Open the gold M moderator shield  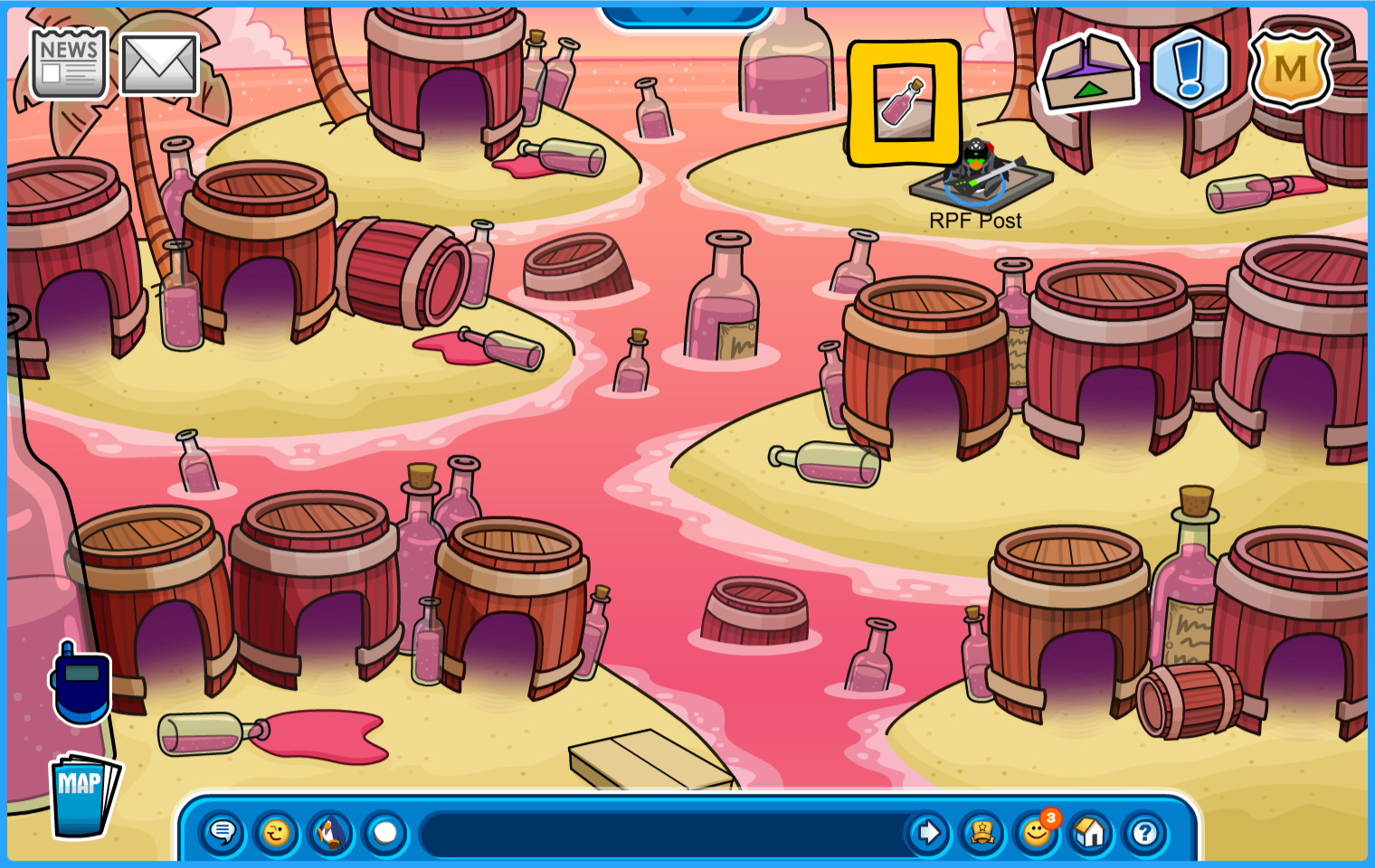point(1290,69)
